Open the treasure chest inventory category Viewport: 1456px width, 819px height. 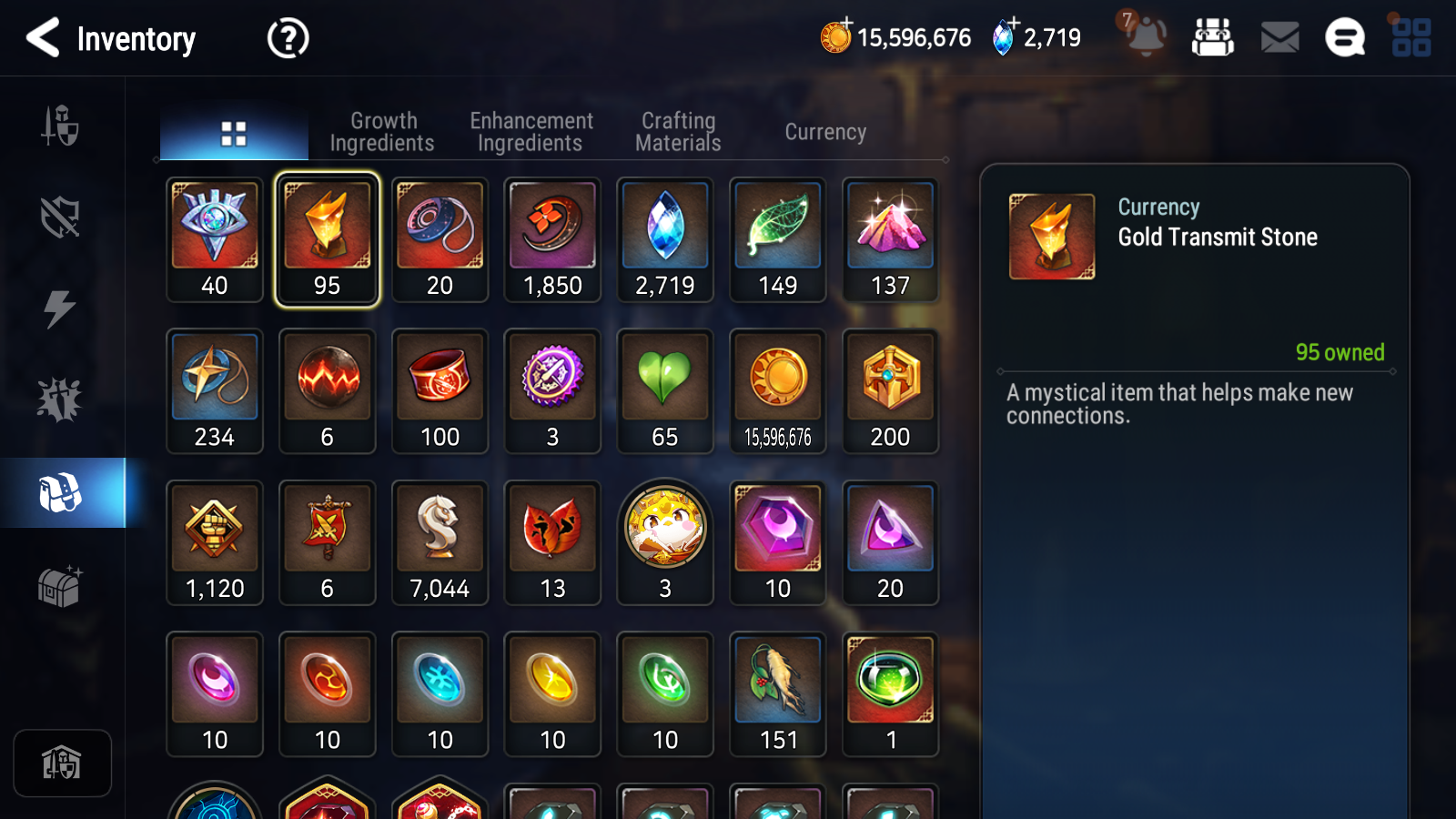point(60,587)
